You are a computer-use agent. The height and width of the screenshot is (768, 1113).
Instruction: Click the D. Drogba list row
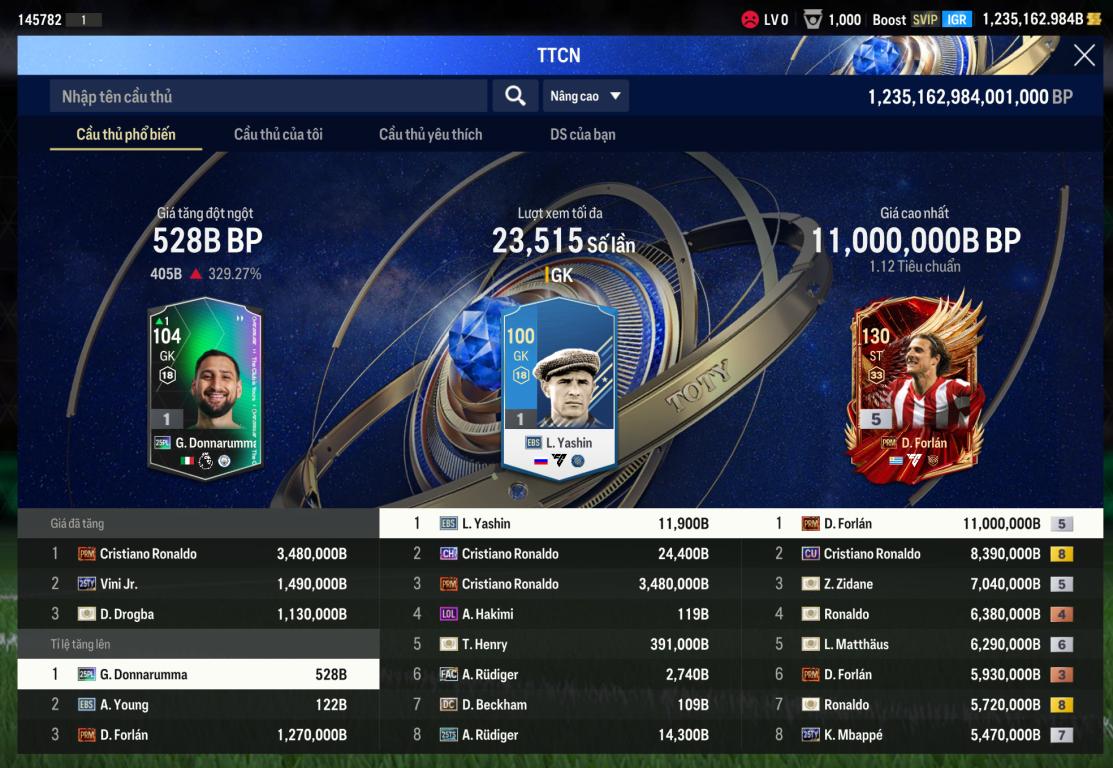[x=198, y=614]
